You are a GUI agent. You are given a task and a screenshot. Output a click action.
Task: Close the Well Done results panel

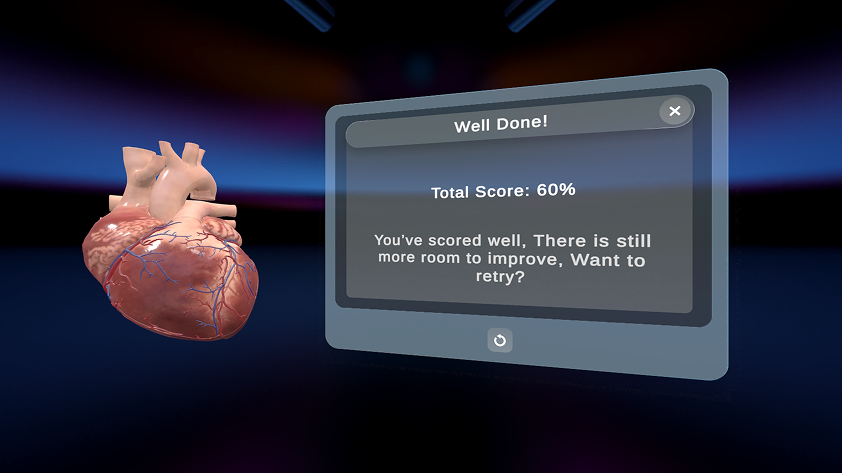pos(675,111)
